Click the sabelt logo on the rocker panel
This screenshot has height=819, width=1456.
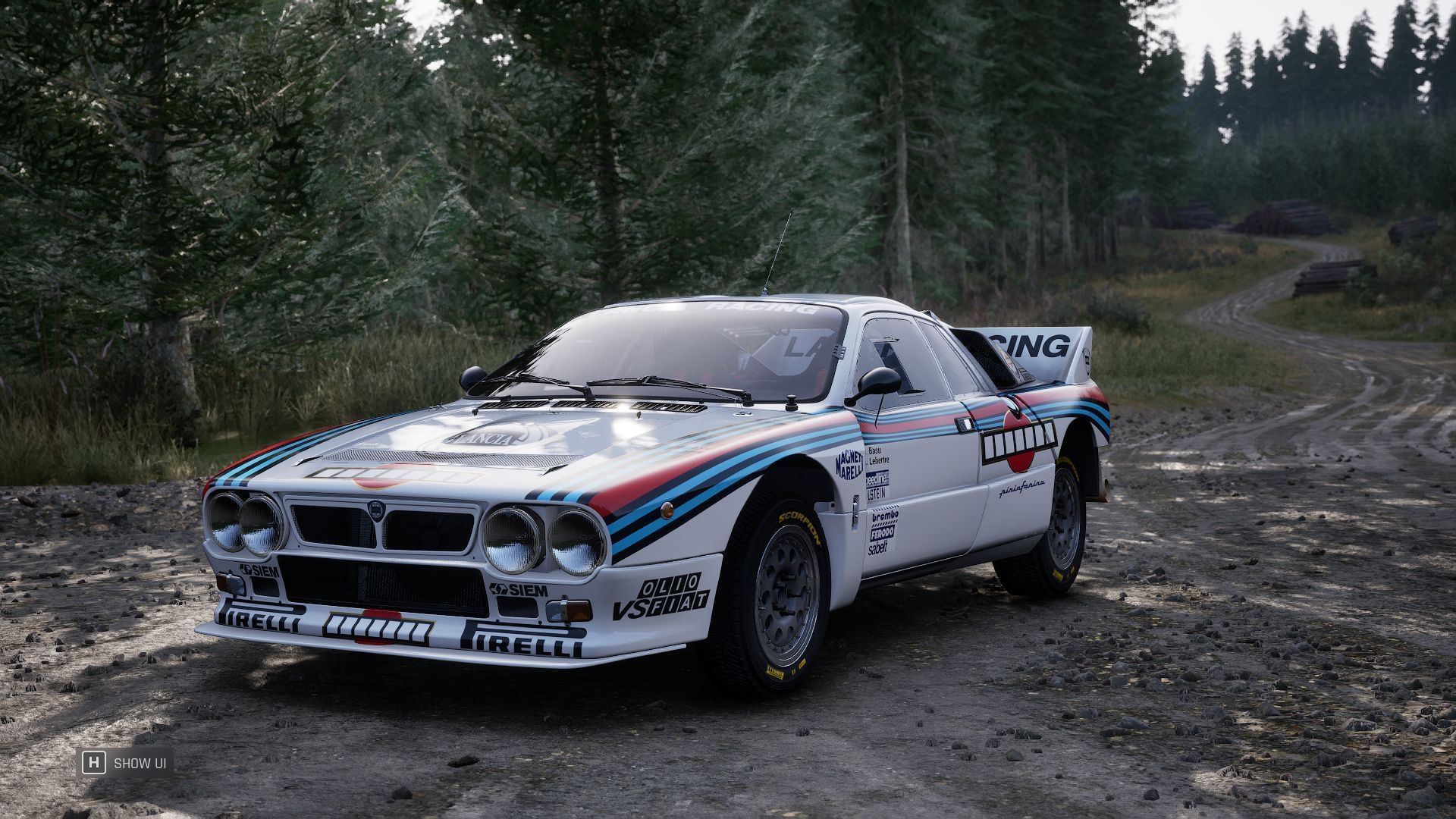tap(878, 546)
